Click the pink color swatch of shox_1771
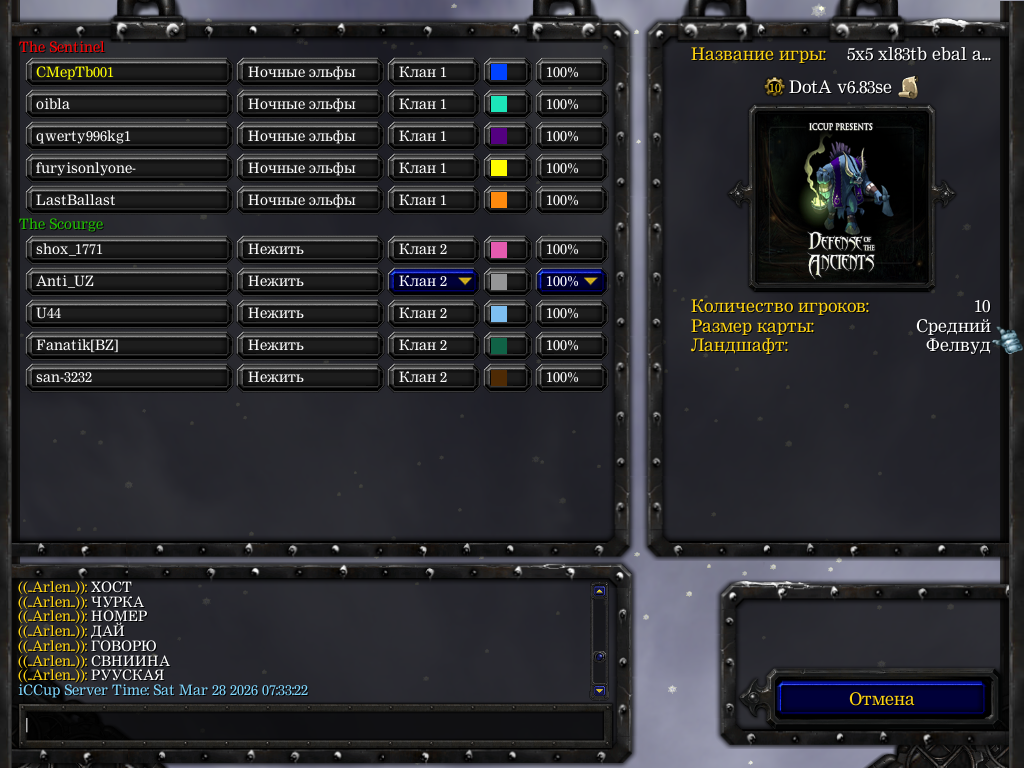The width and height of the screenshot is (1024, 768). coord(499,249)
